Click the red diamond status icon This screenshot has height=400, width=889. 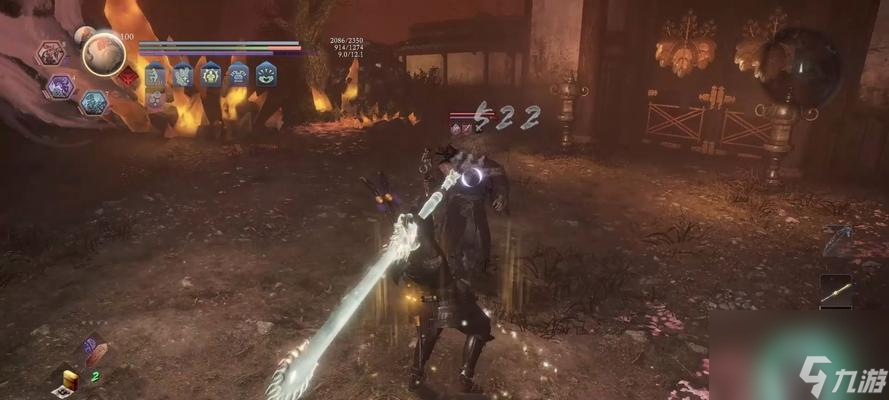pos(128,76)
